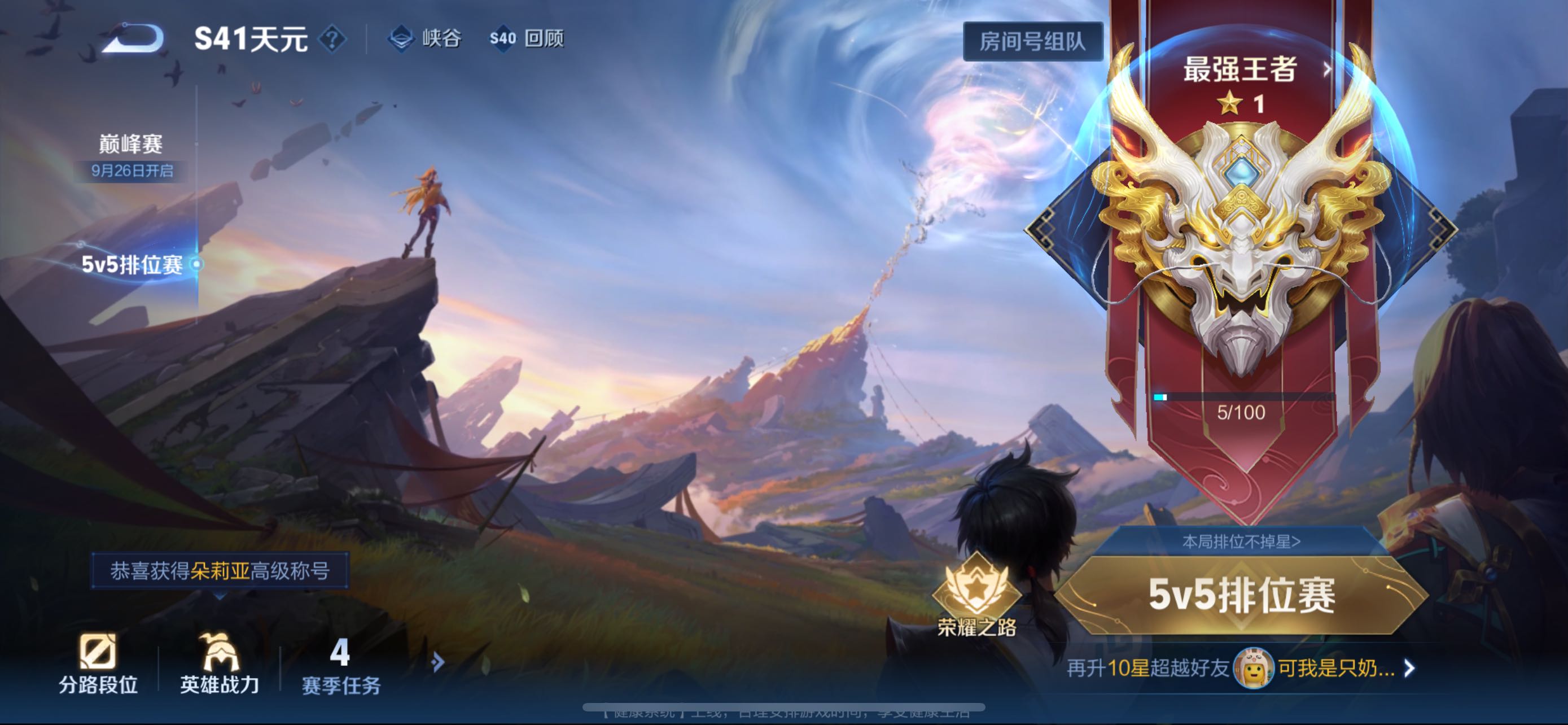Switch to the 峡谷 map selector

pos(425,39)
